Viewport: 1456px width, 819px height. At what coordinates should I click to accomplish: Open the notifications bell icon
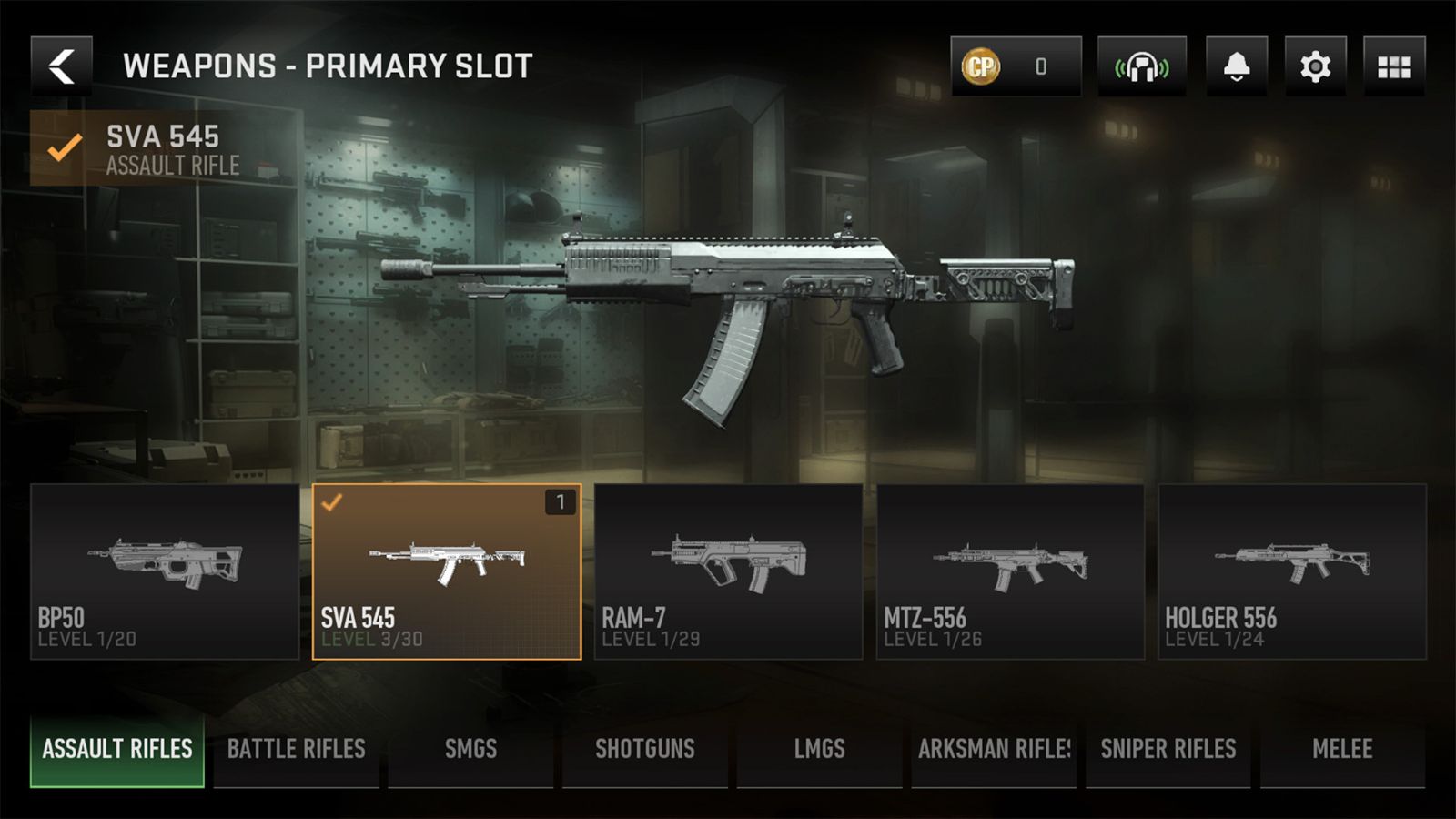click(1236, 66)
